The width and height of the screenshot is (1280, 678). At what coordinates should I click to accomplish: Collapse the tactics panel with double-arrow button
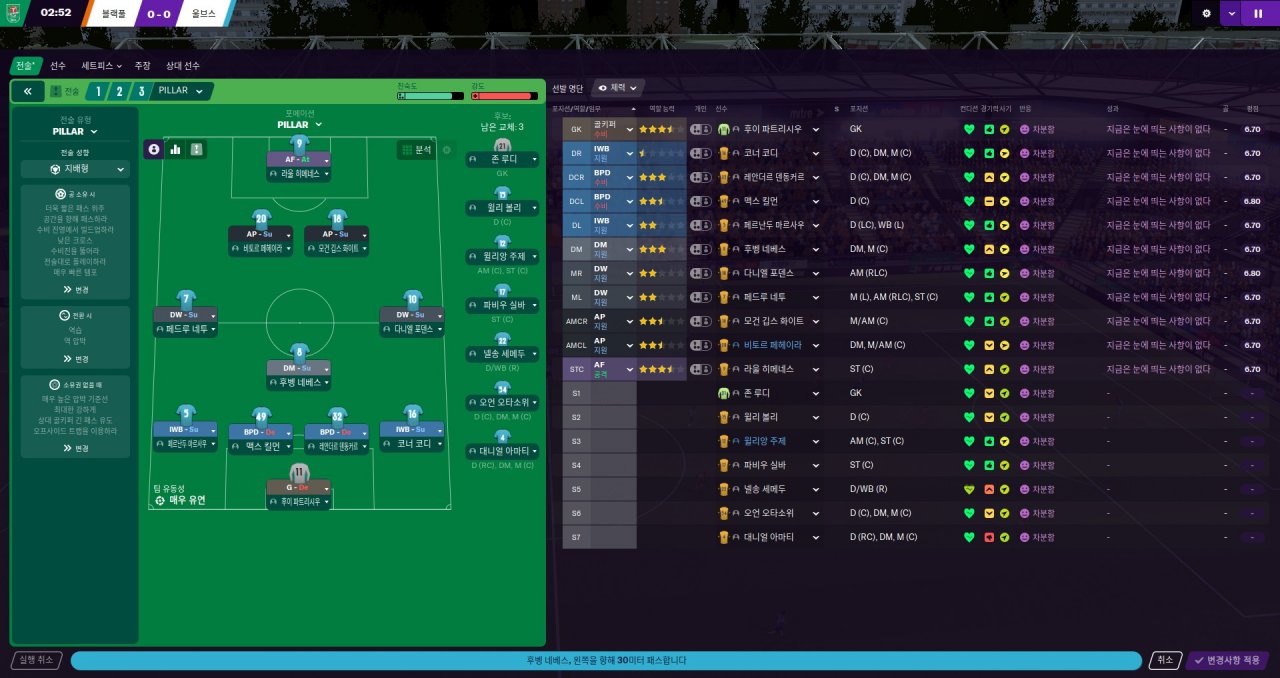27,91
